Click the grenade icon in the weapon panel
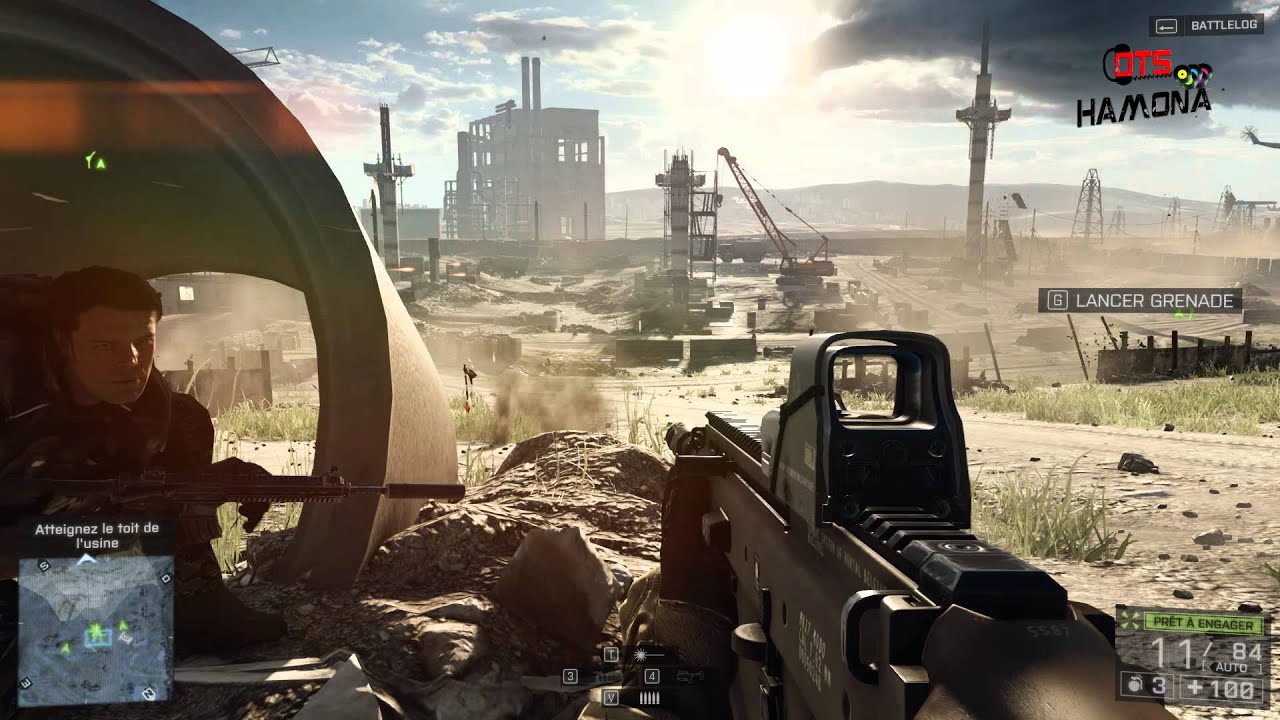This screenshot has width=1280, height=720. [1134, 686]
